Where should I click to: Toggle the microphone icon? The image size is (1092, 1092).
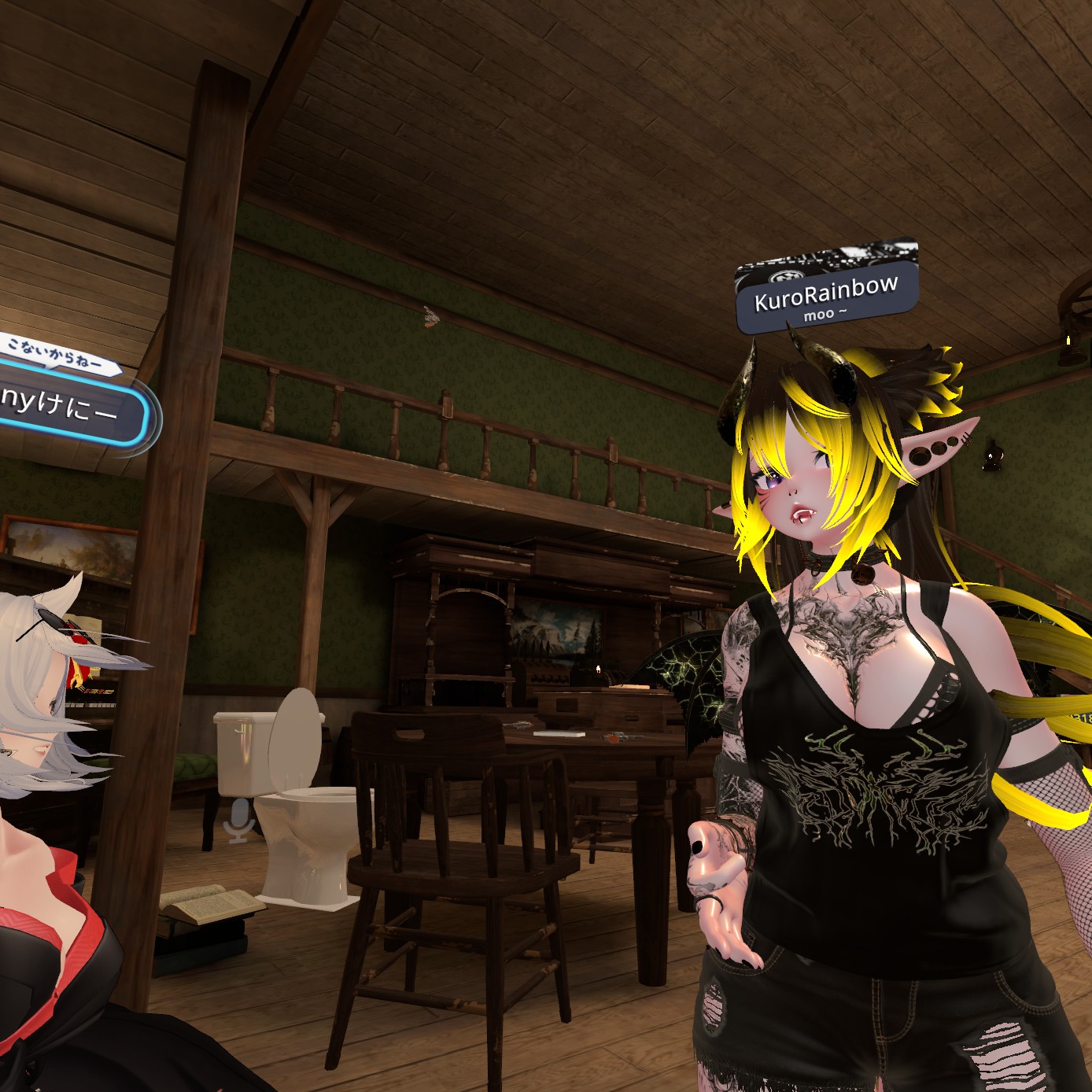(239, 820)
